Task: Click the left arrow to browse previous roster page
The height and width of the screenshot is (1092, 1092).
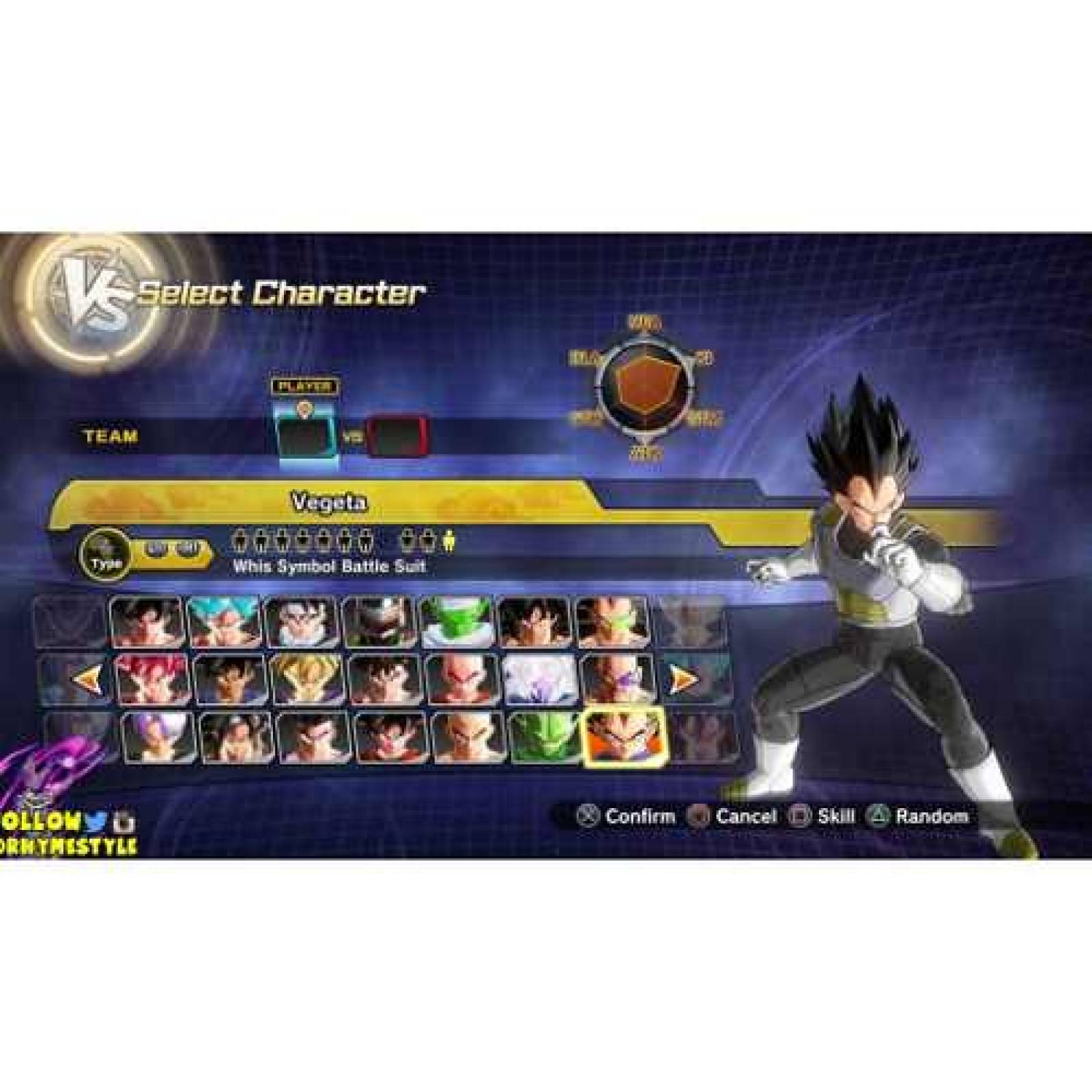Action: coord(87,676)
